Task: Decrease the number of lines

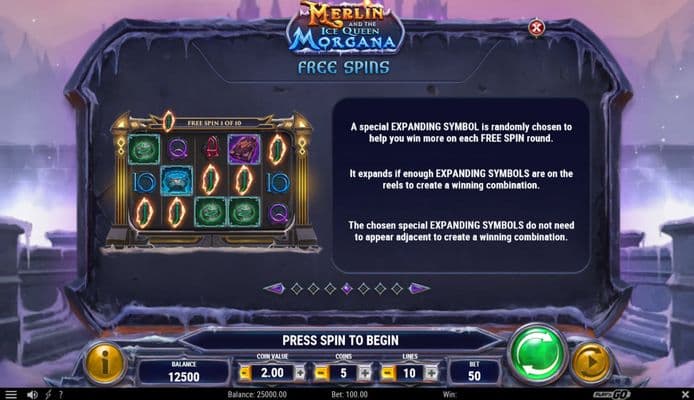Action: 387,372
